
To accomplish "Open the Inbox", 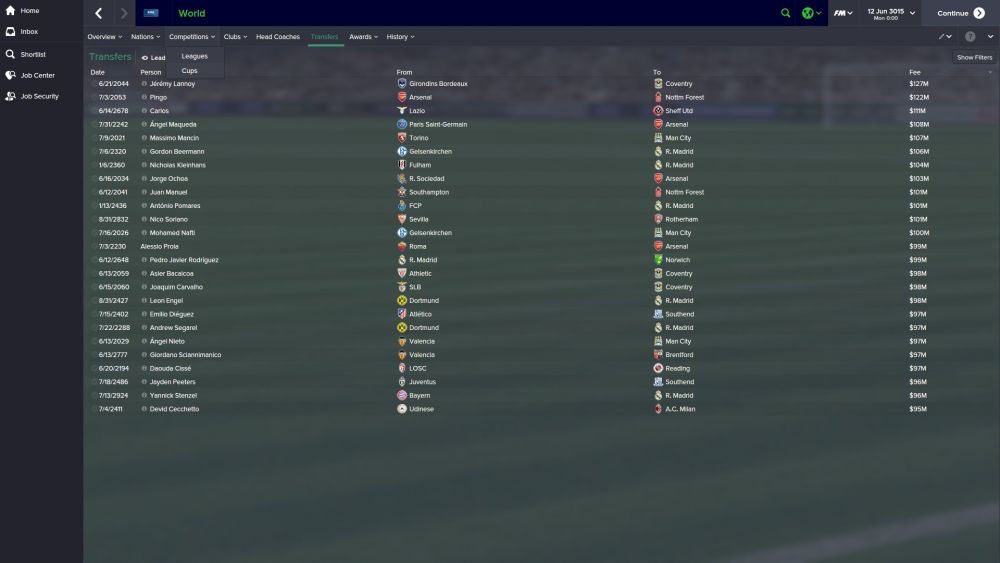I will (x=29, y=32).
